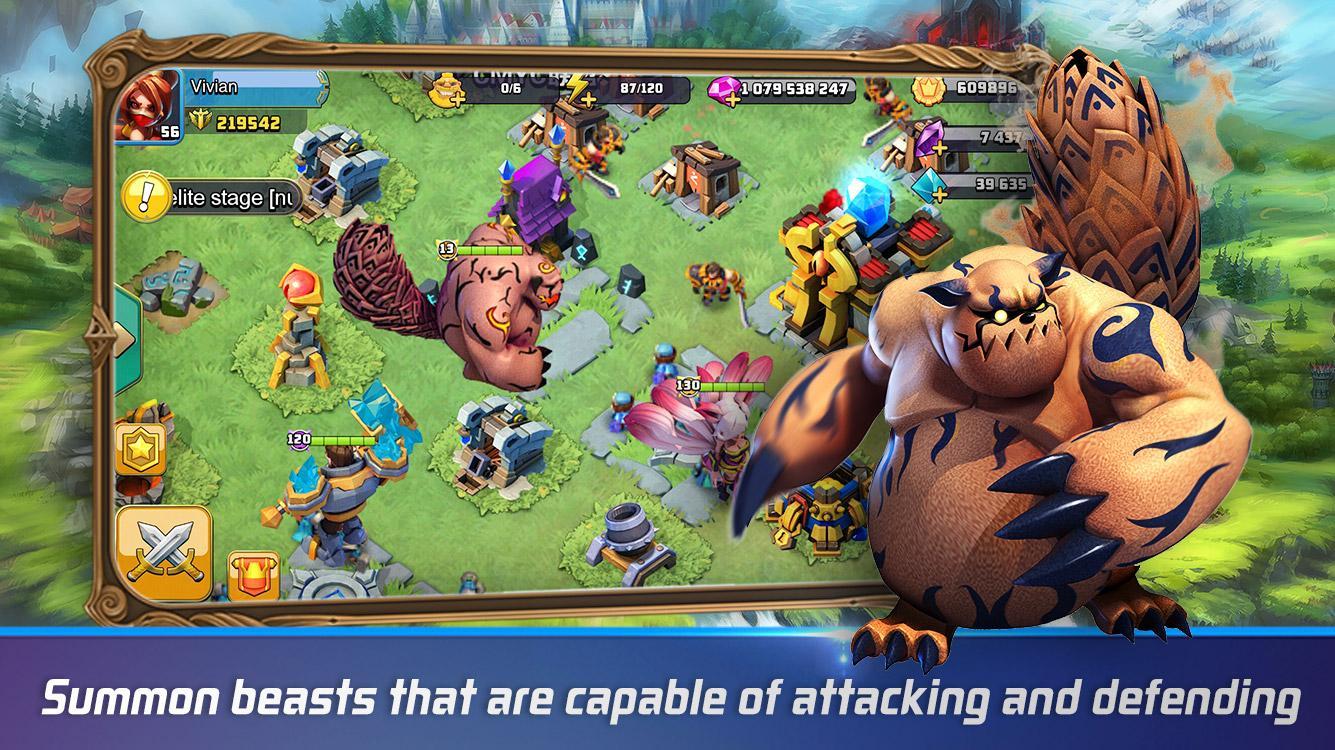Tap the plus button next to the gem counter
This screenshot has width=1335, height=750.
(731, 100)
